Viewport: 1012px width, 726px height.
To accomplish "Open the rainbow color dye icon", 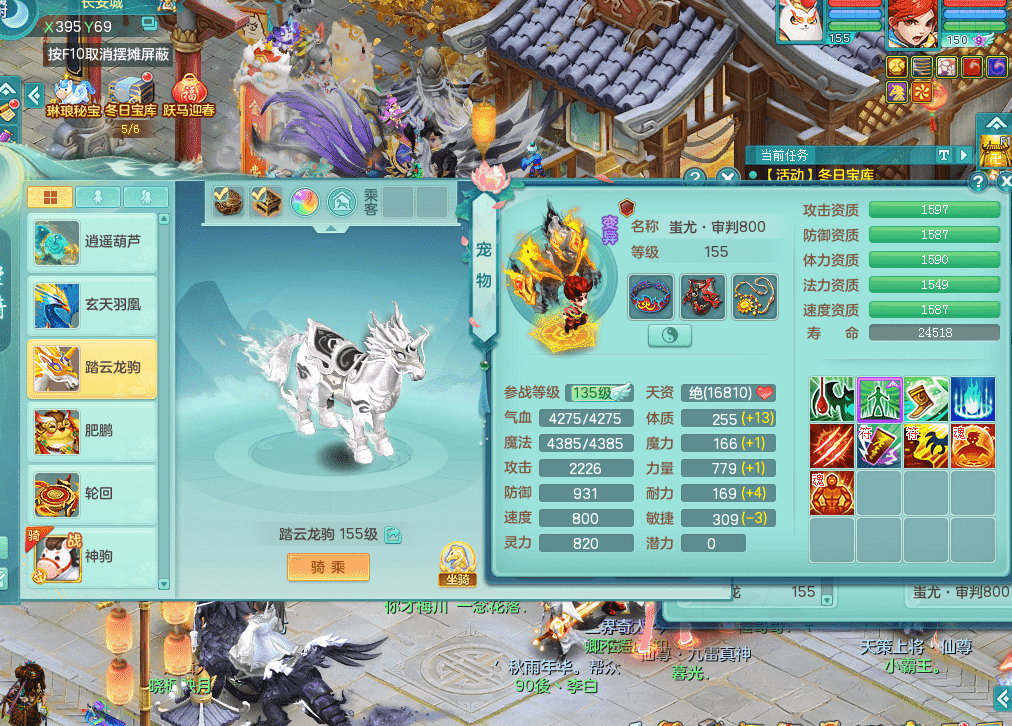I will pyautogui.click(x=305, y=202).
